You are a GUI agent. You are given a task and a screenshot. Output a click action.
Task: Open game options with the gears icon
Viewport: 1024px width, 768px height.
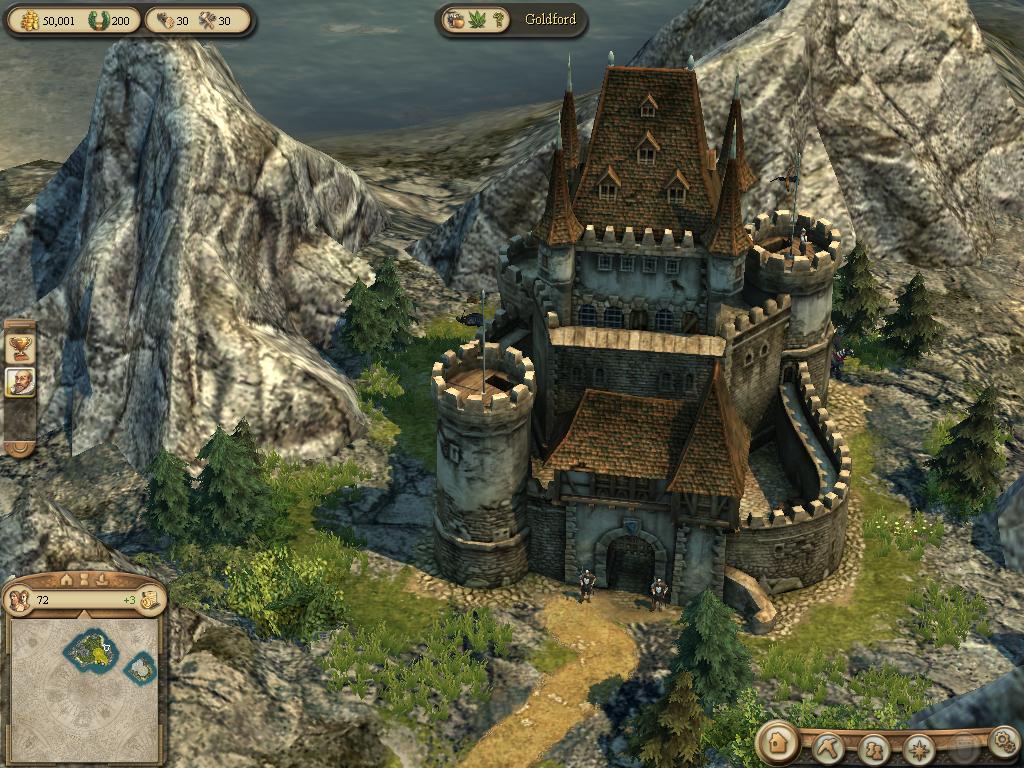(x=1002, y=741)
